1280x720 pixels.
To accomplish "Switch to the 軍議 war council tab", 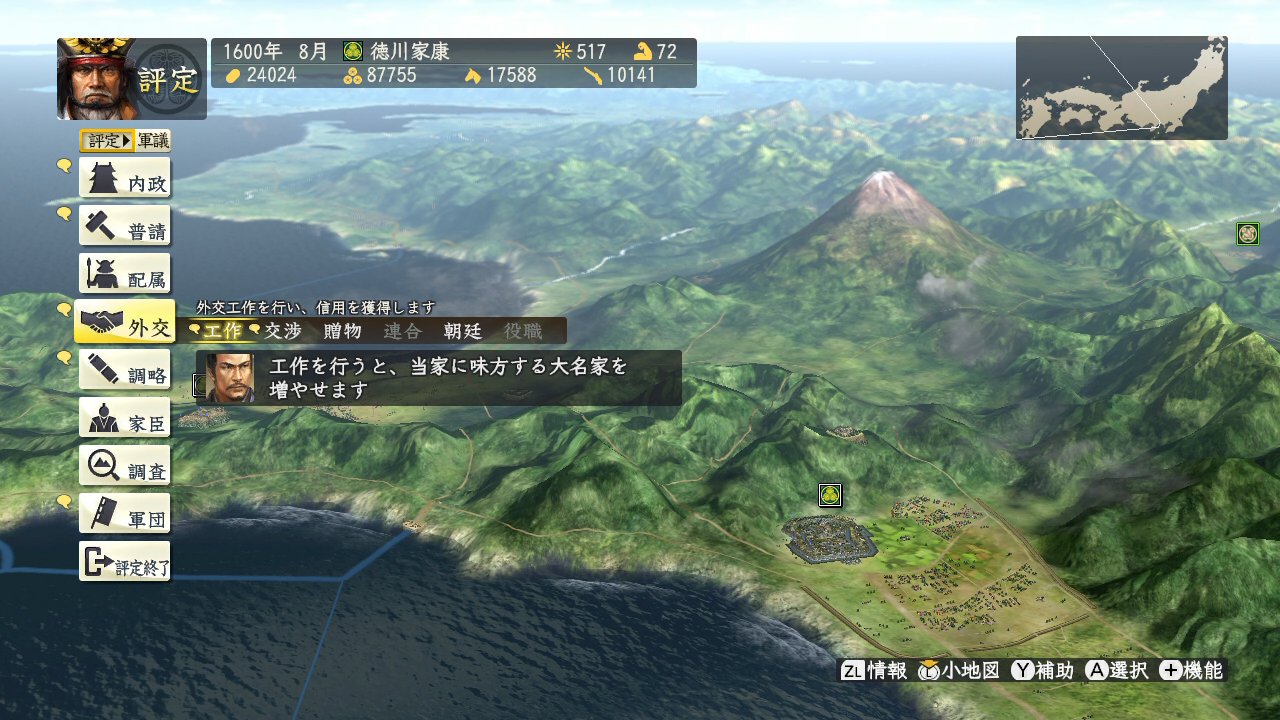I will tap(154, 141).
